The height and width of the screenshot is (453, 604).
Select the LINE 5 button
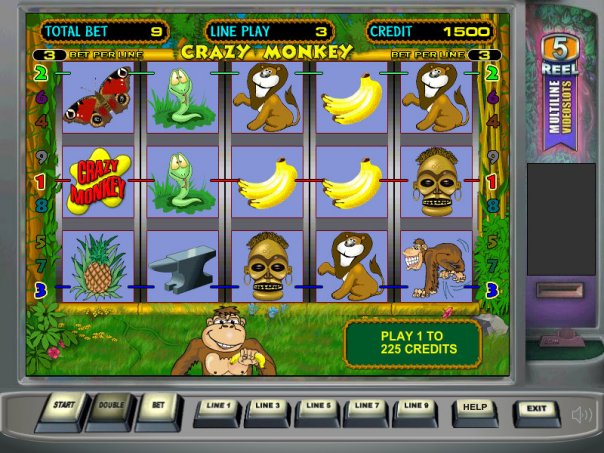[318, 408]
